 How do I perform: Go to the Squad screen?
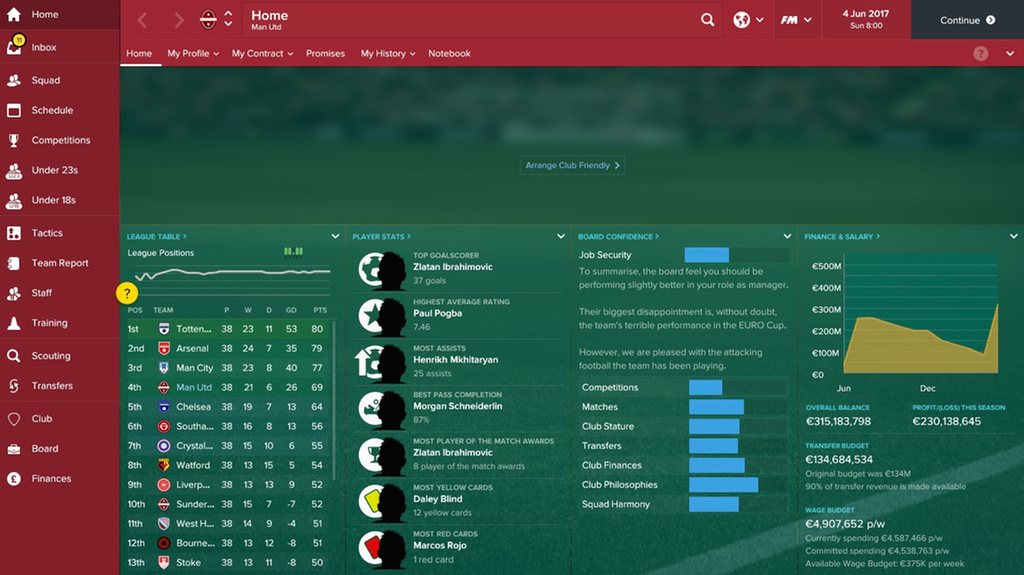45,80
